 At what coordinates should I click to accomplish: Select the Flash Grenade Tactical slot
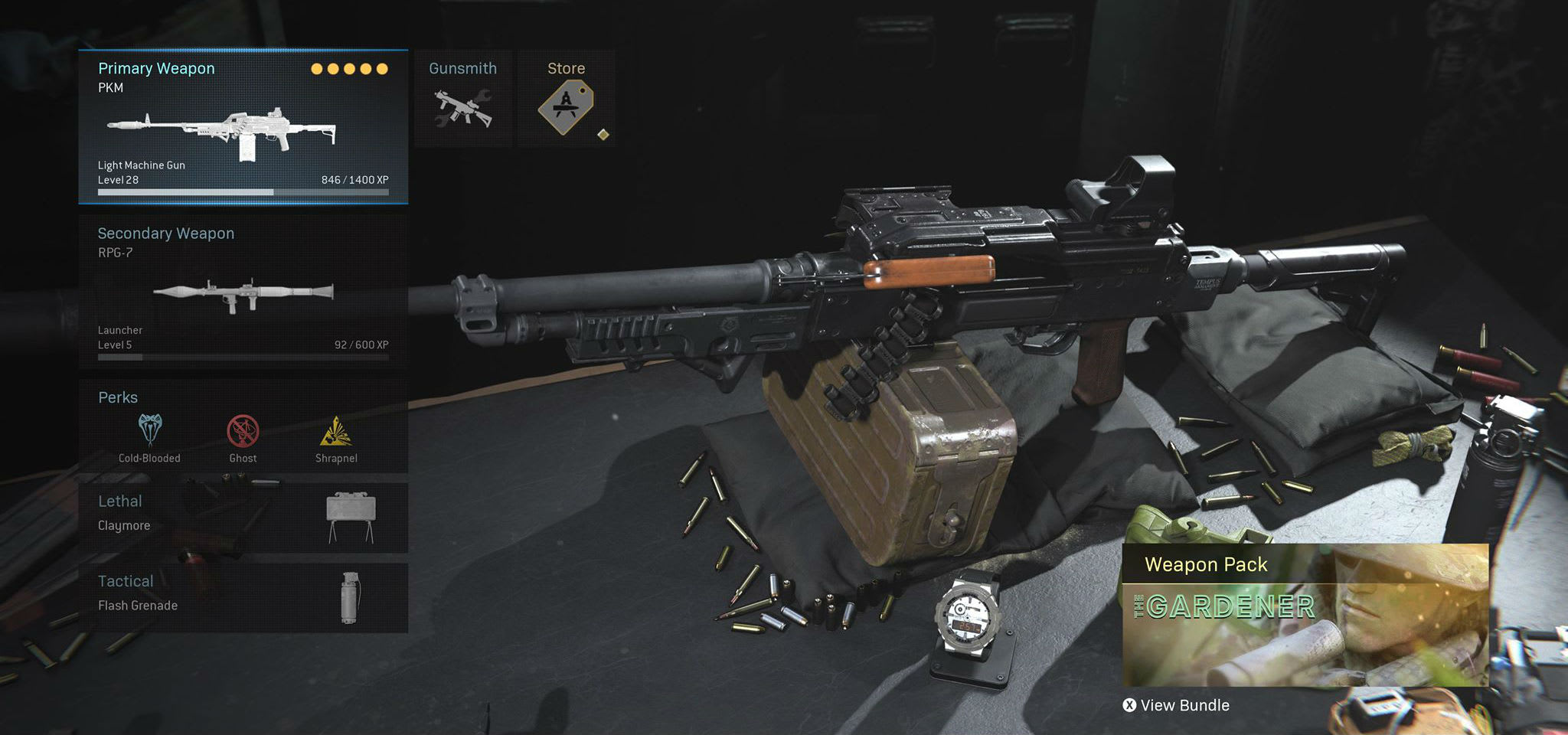click(x=243, y=598)
